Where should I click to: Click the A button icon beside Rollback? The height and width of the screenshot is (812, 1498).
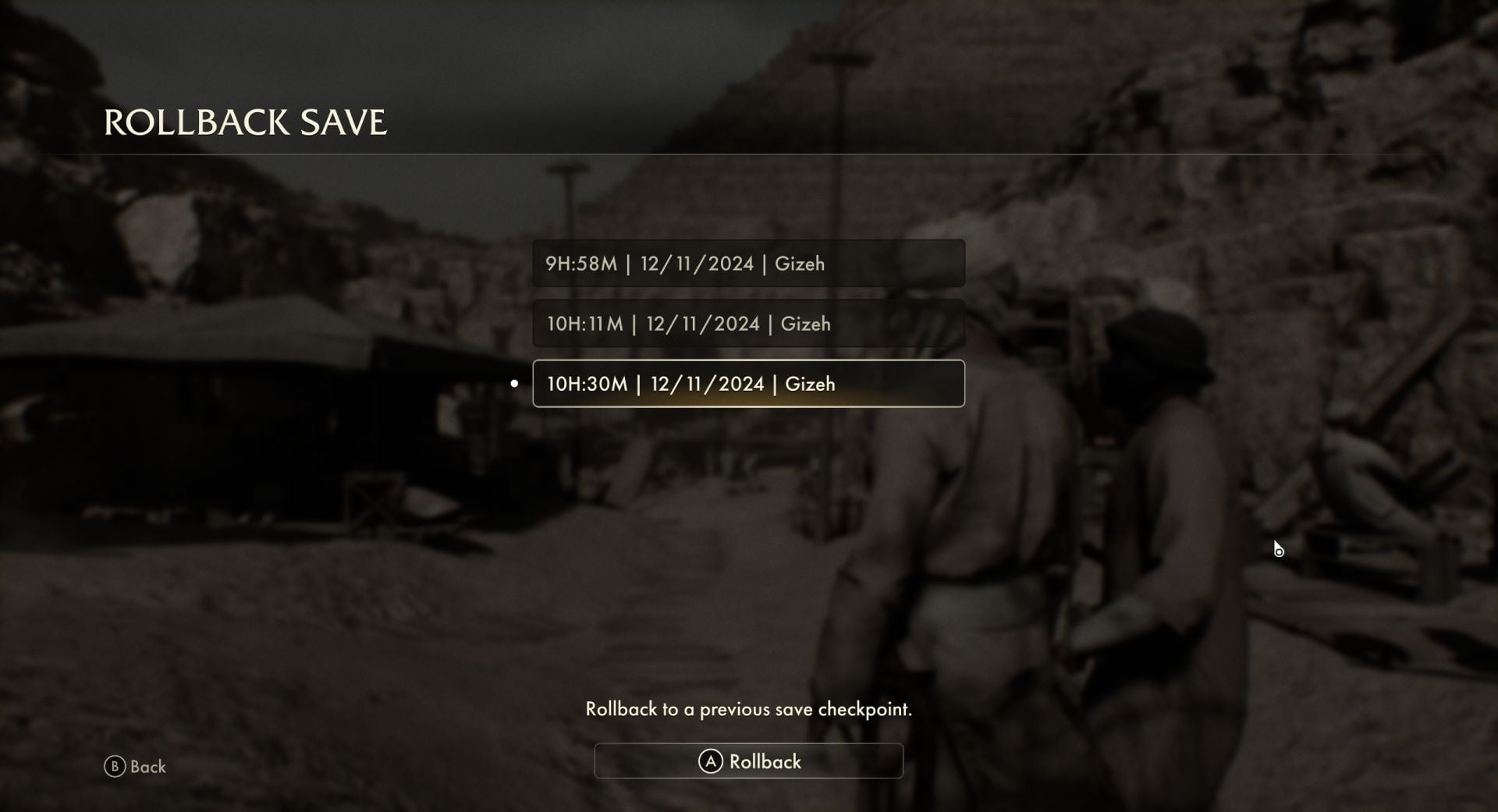(x=711, y=761)
